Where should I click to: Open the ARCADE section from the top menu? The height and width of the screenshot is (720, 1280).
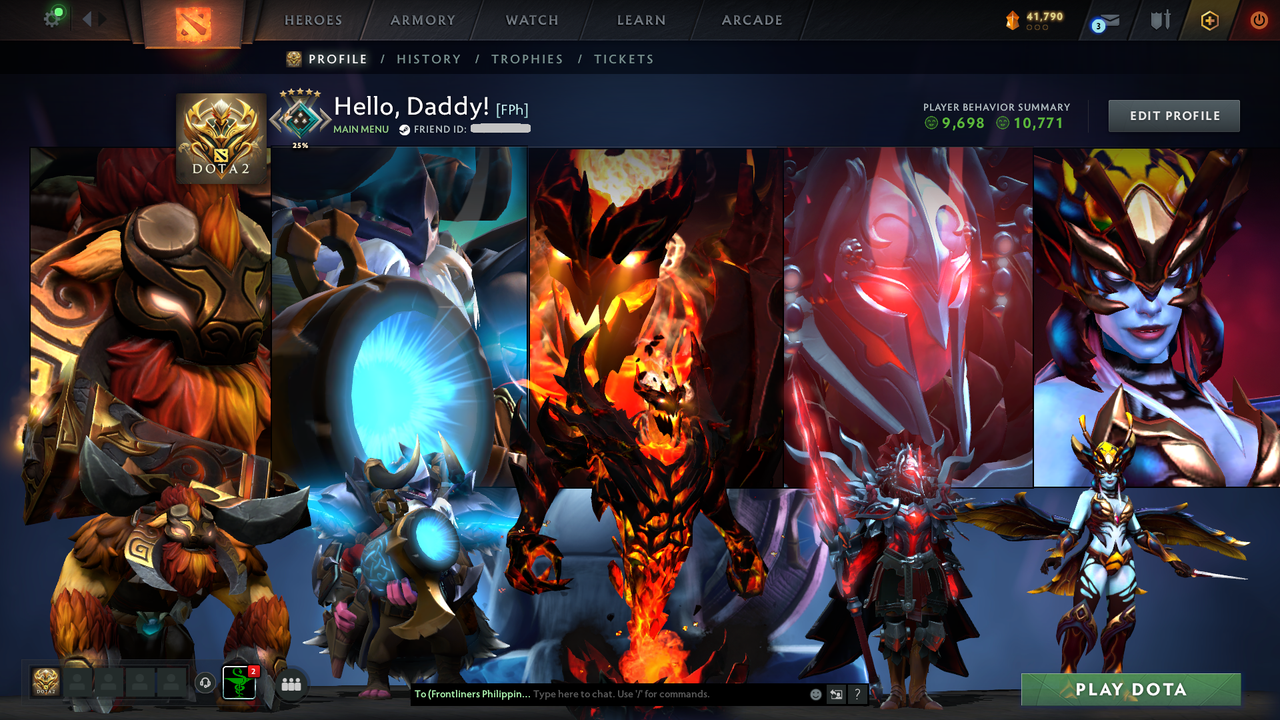[751, 20]
